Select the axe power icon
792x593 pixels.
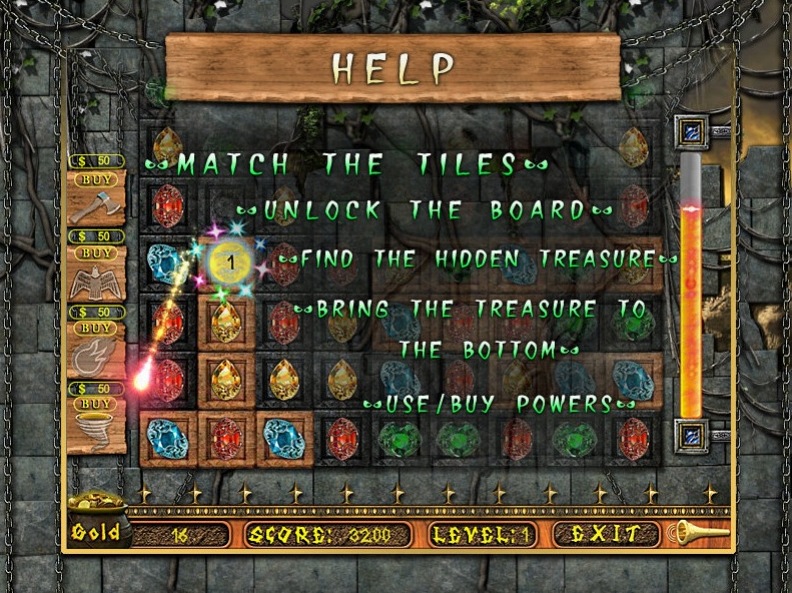(96, 207)
